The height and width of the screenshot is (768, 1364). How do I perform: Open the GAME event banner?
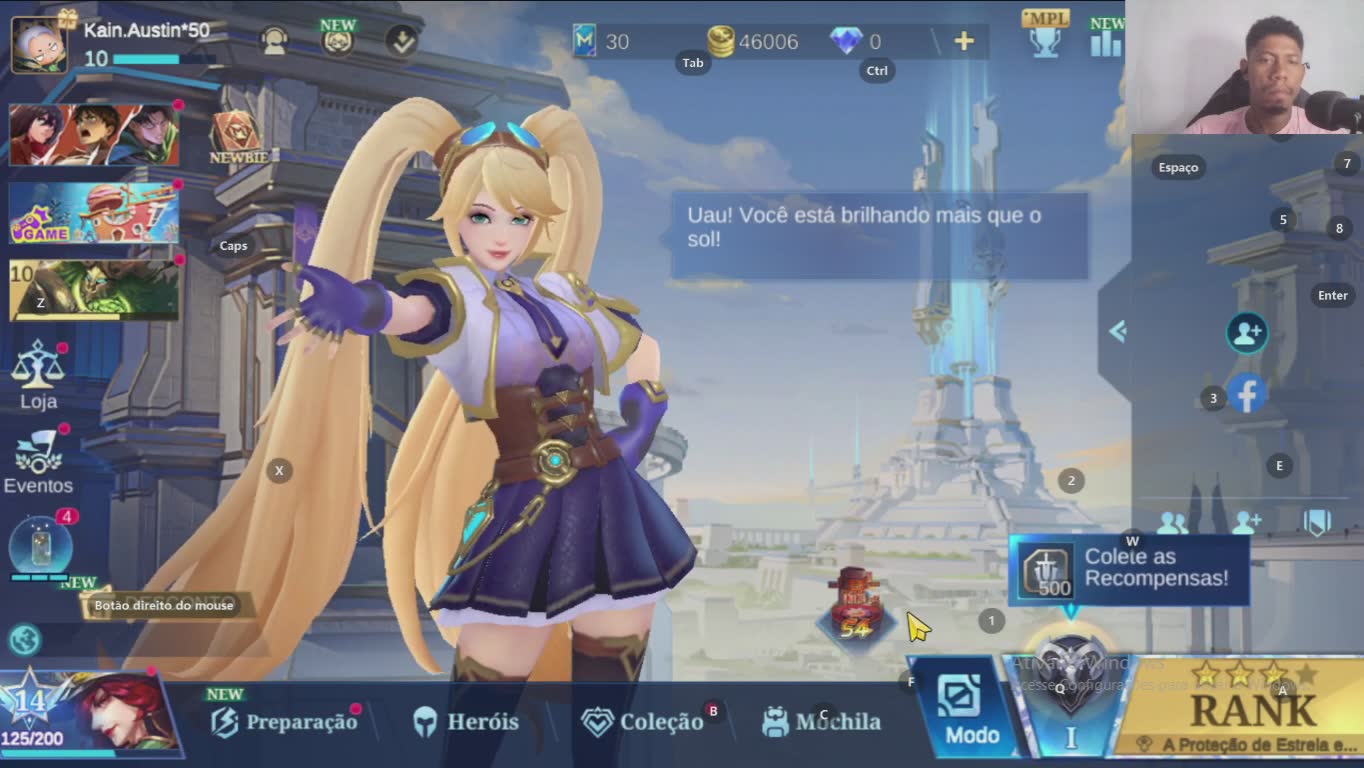94,213
